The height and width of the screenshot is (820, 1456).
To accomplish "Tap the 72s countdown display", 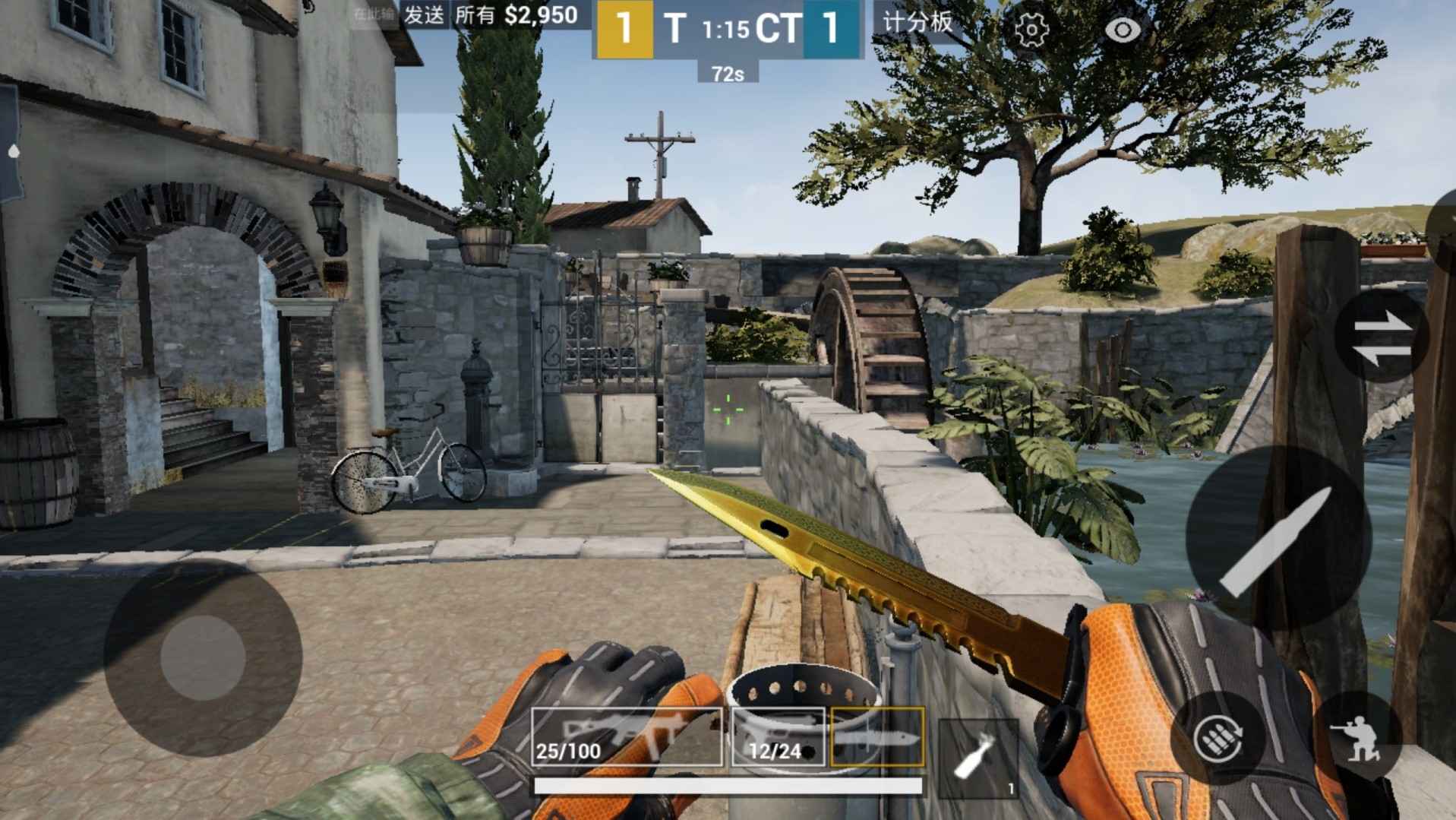I will click(x=727, y=74).
